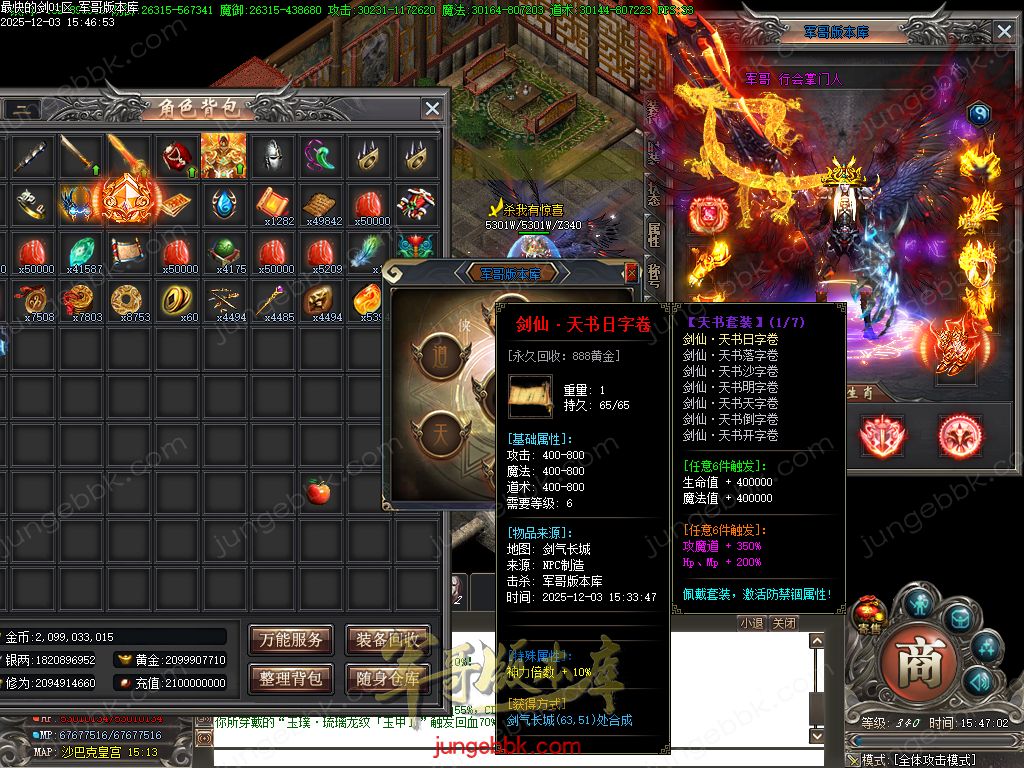1024x768 pixels.
Task: Select the gold coin stack x60
Action: tap(175, 299)
